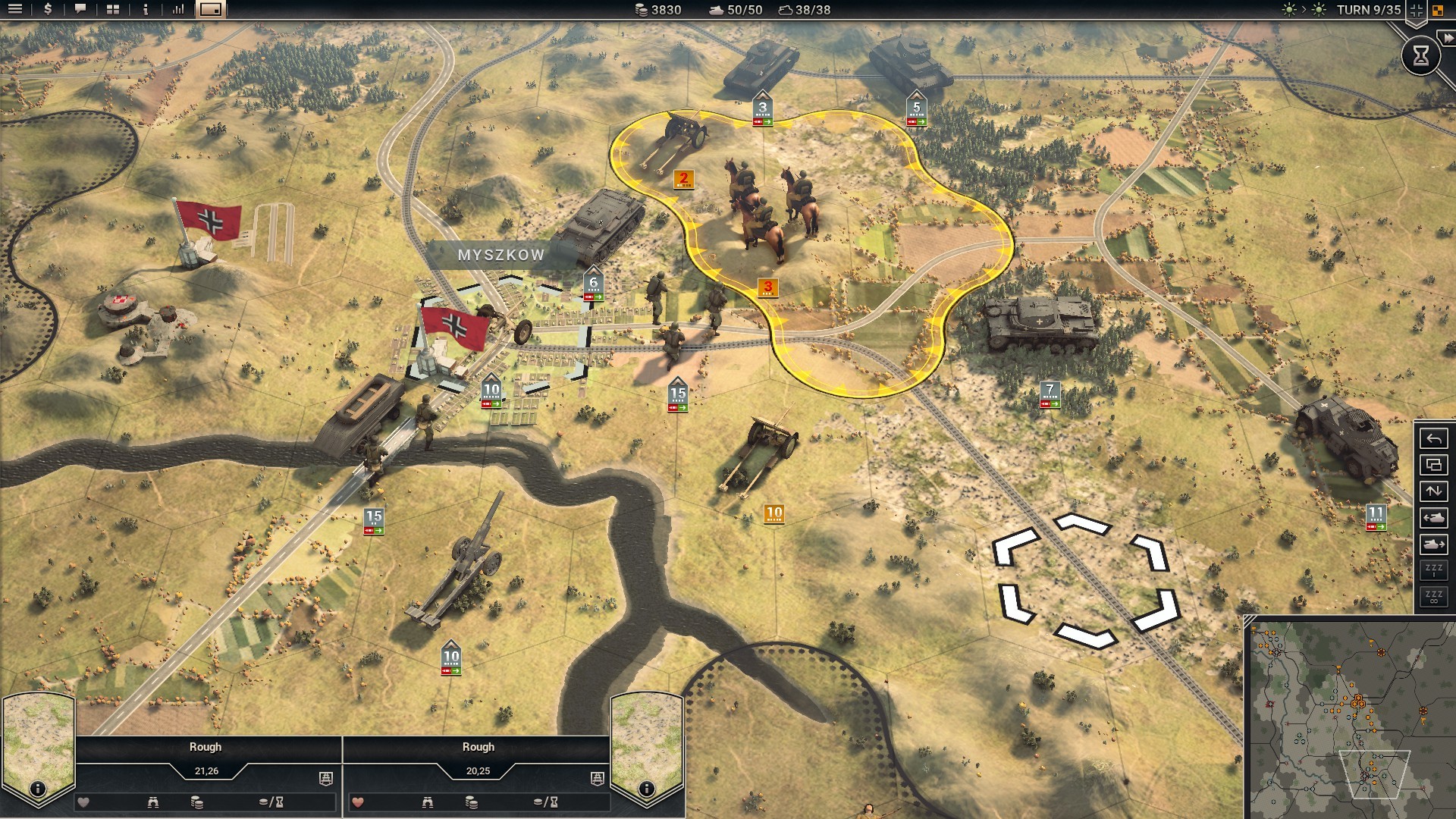This screenshot has width=1456, height=819.
Task: Open the bar chart statistics
Action: point(178,10)
